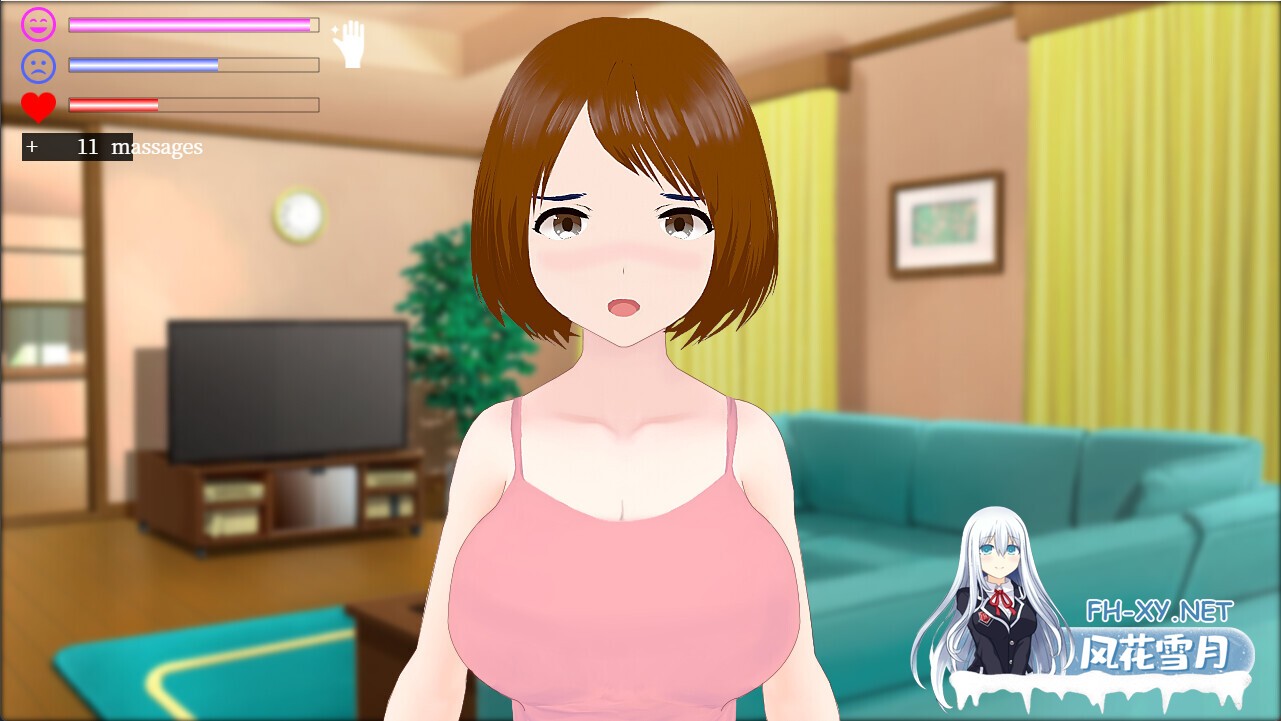Tap the smiley icon next to the pink bar
This screenshot has height=721, width=1281.
[x=37, y=24]
